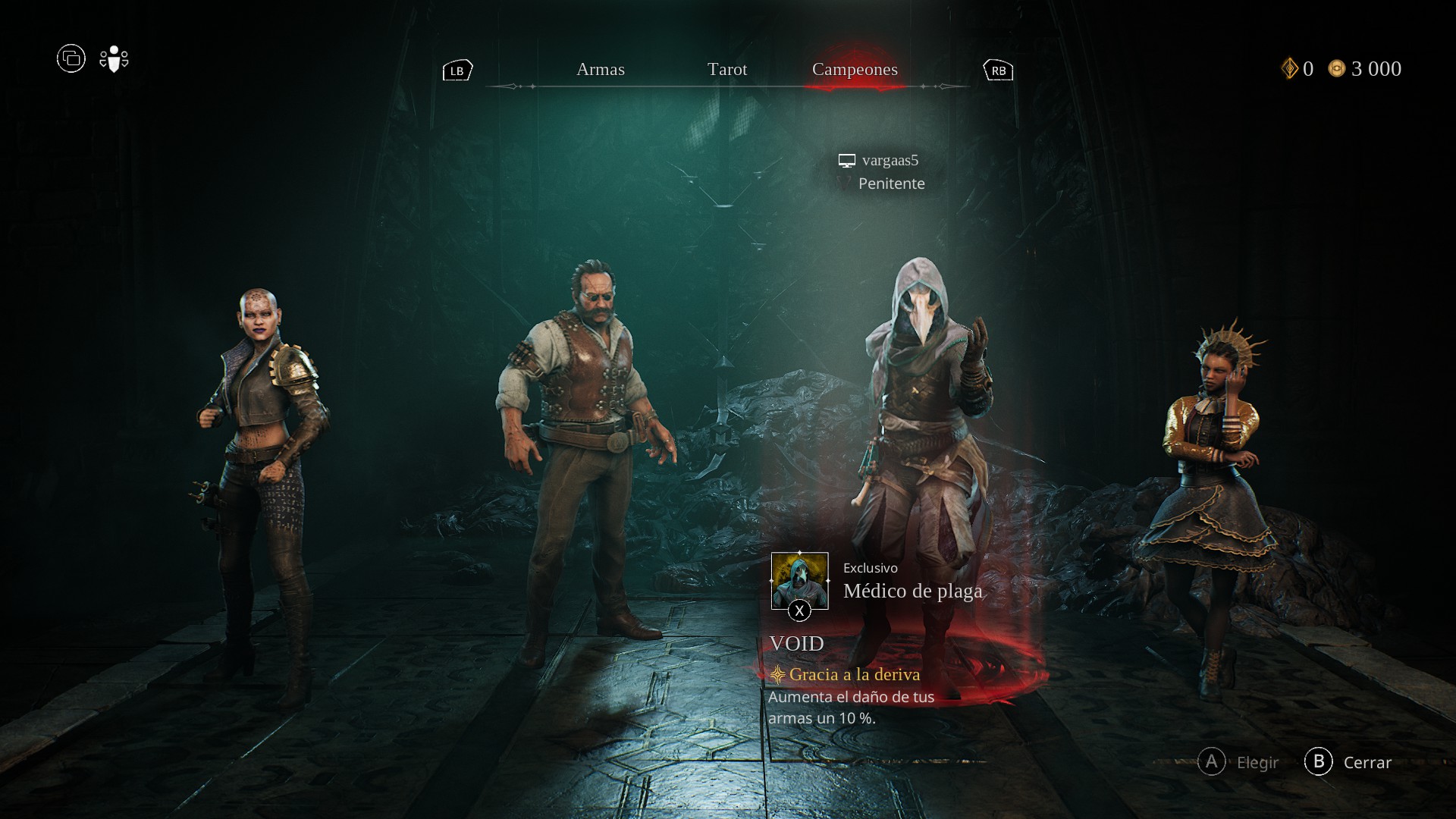This screenshot has height=819, width=1456.
Task: Open the party members icon
Action: click(x=114, y=59)
